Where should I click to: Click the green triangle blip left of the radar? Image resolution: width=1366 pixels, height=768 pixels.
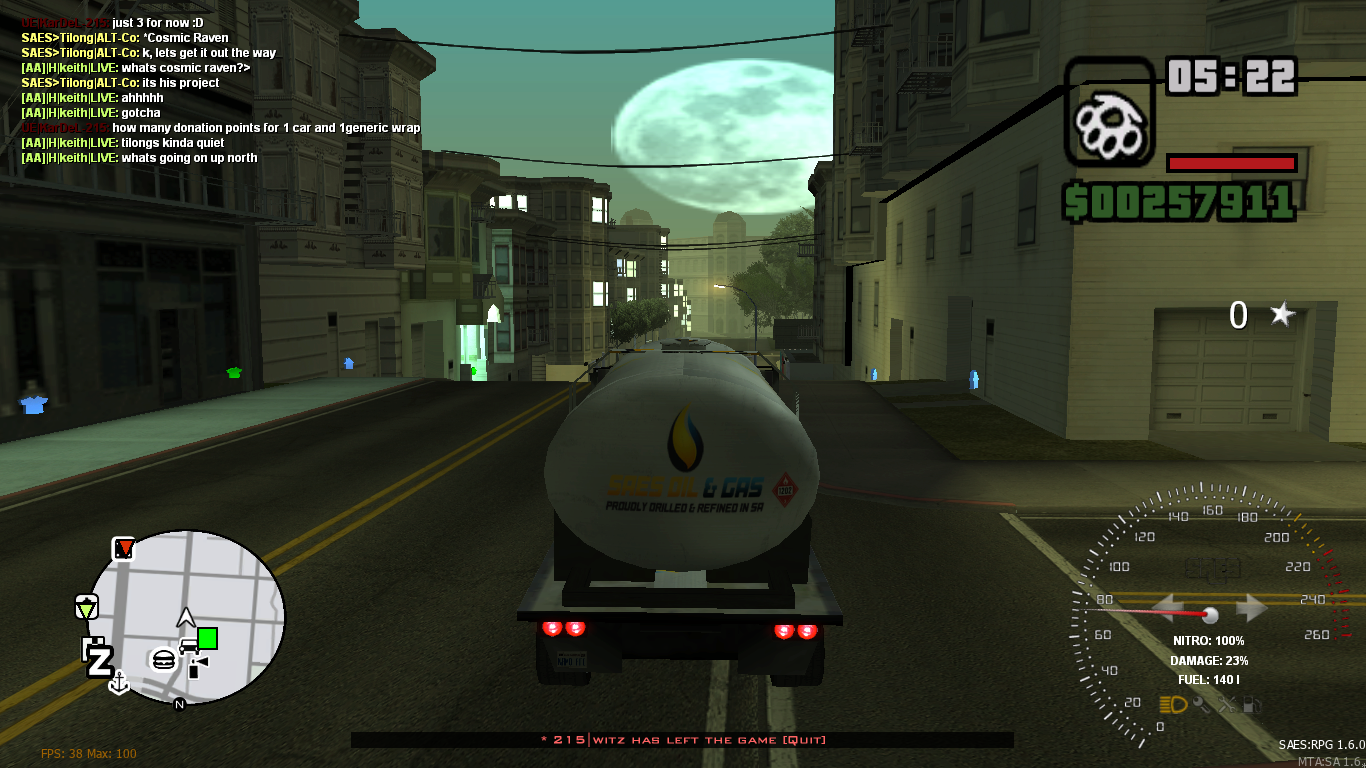coord(86,607)
